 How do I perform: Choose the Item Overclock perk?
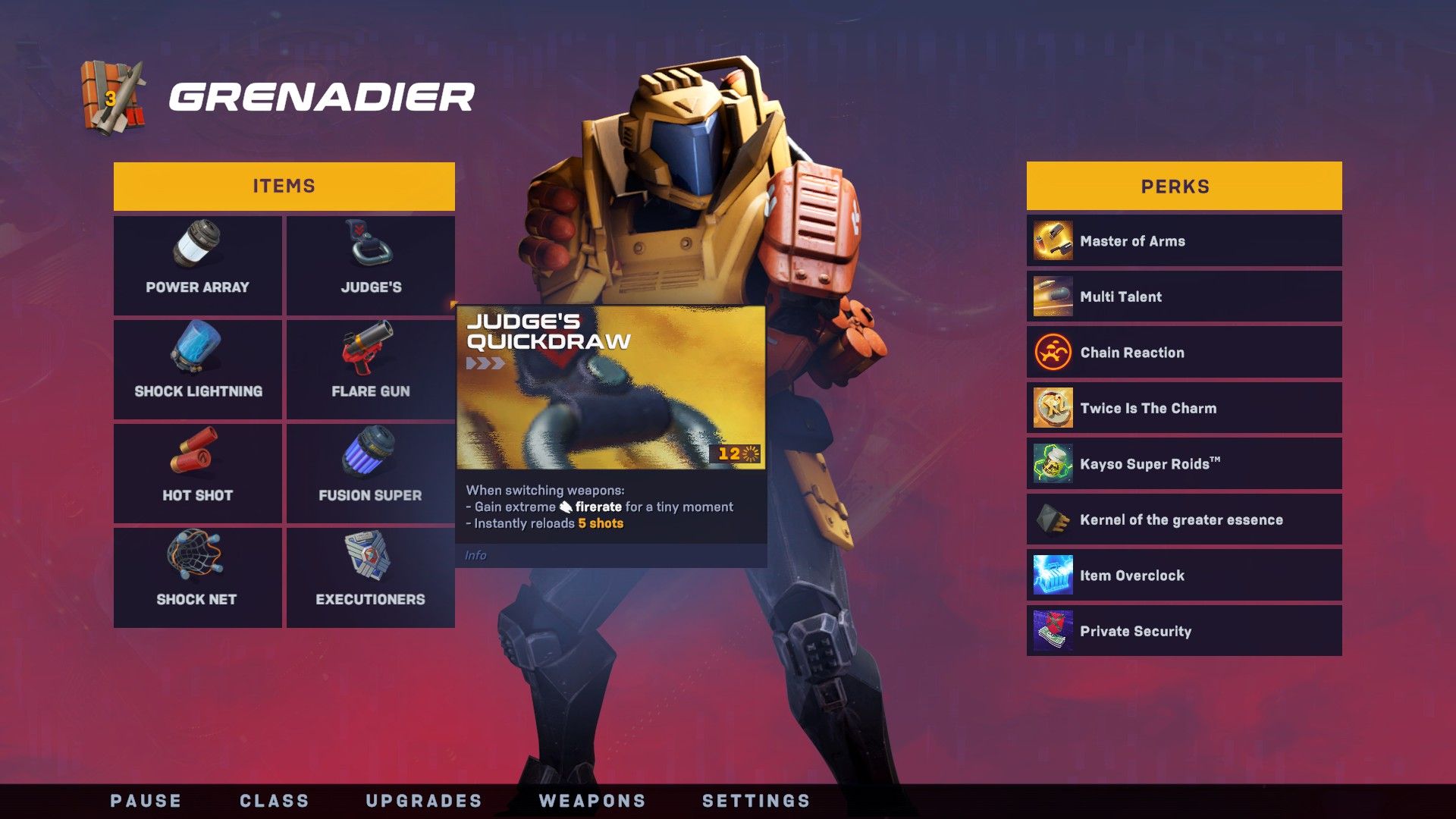[1184, 576]
